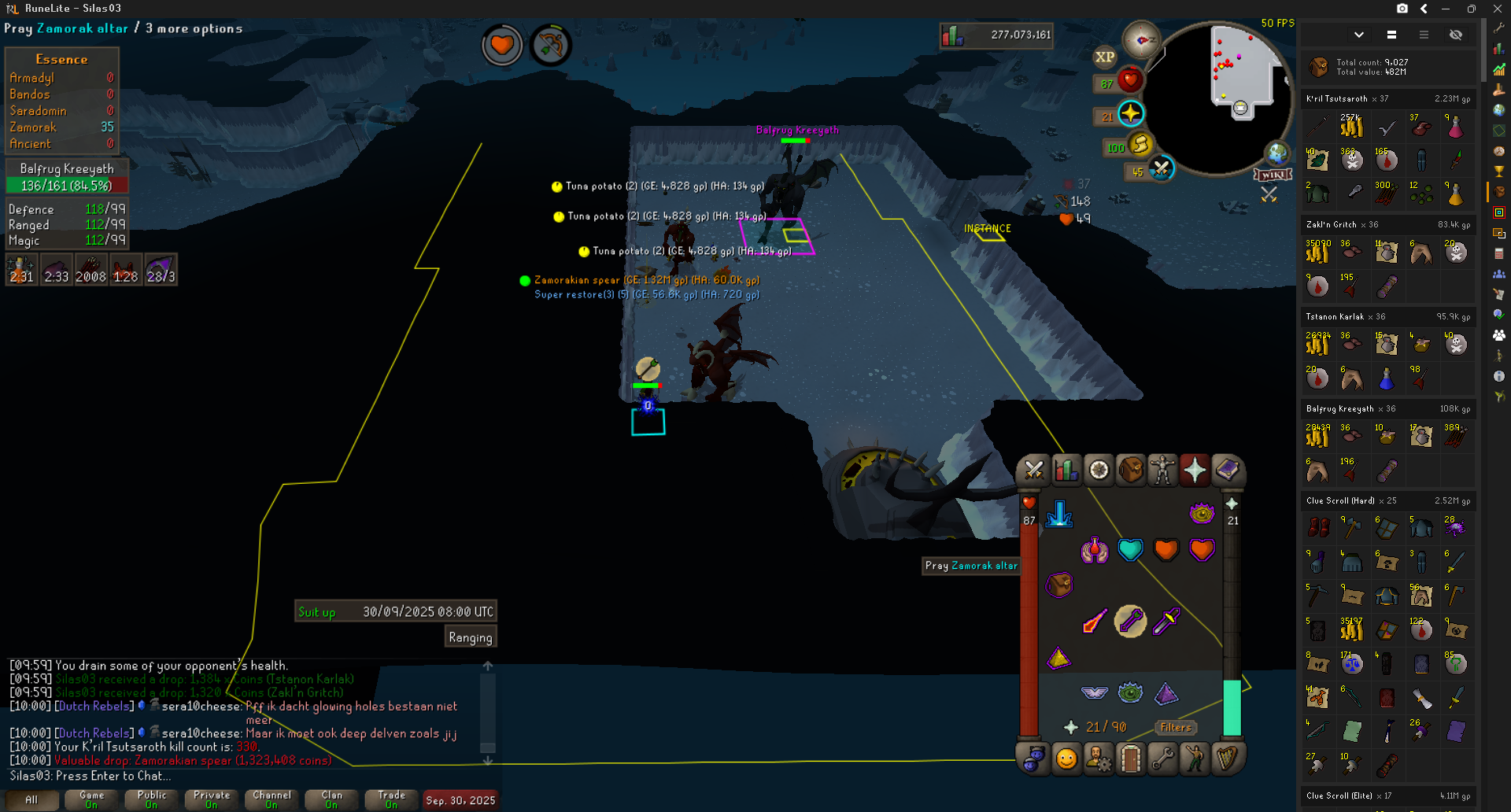The image size is (1511, 812).
Task: Open the Combat Options tab
Action: point(1034,471)
